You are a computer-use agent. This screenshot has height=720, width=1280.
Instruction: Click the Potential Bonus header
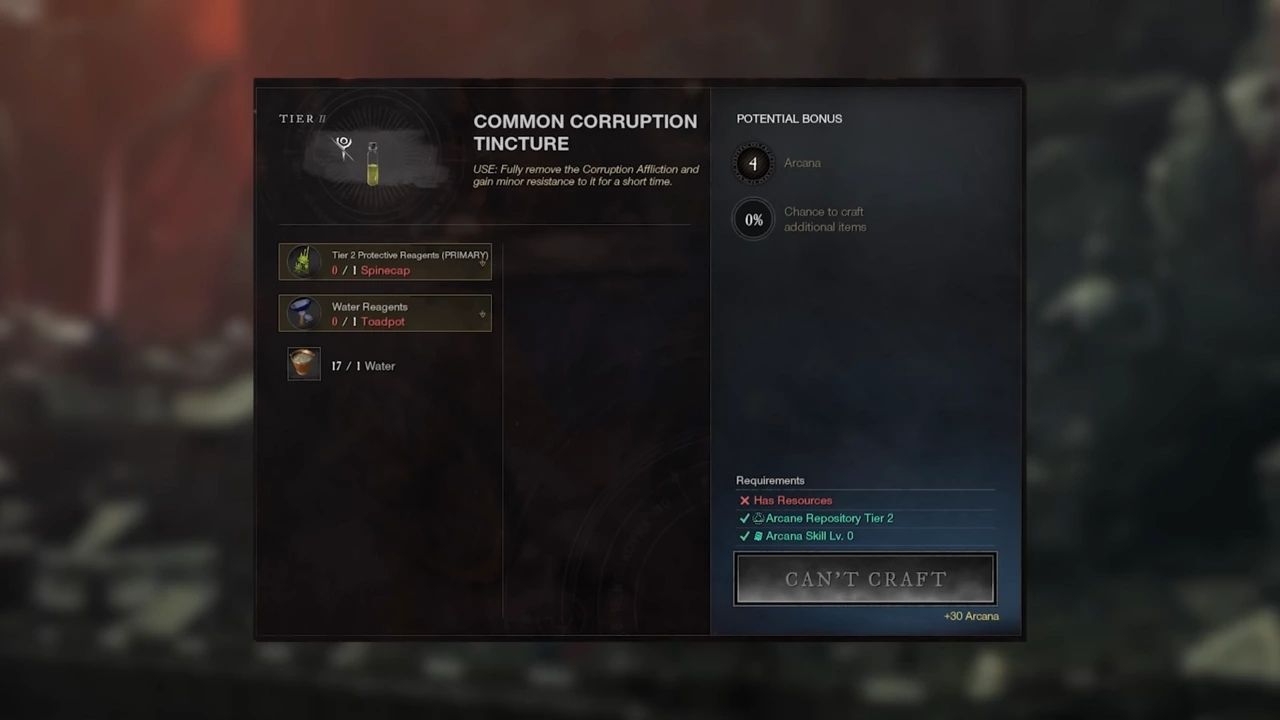click(x=789, y=118)
